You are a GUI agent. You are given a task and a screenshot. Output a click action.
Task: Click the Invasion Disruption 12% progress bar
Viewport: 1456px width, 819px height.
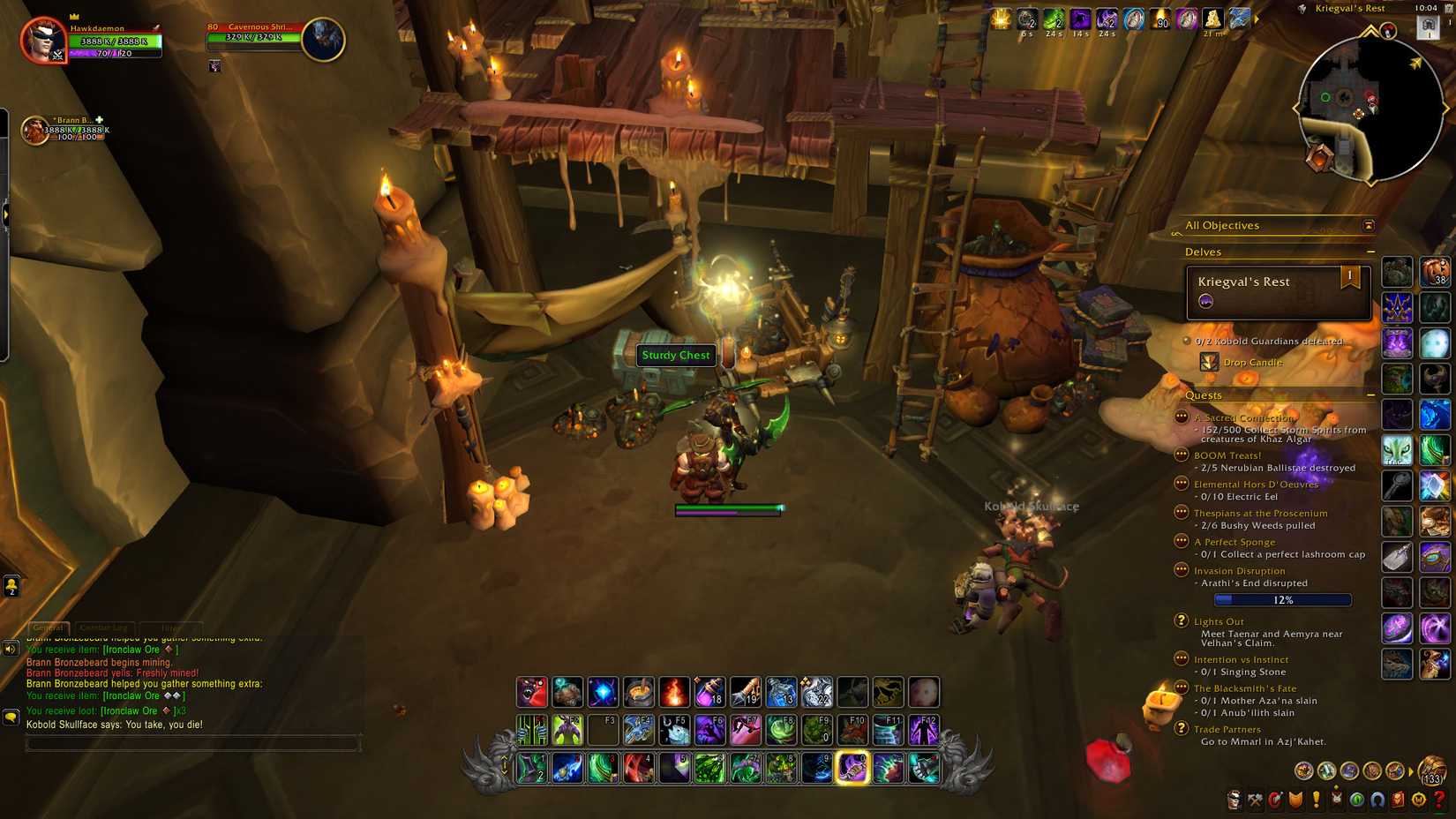pyautogui.click(x=1282, y=599)
